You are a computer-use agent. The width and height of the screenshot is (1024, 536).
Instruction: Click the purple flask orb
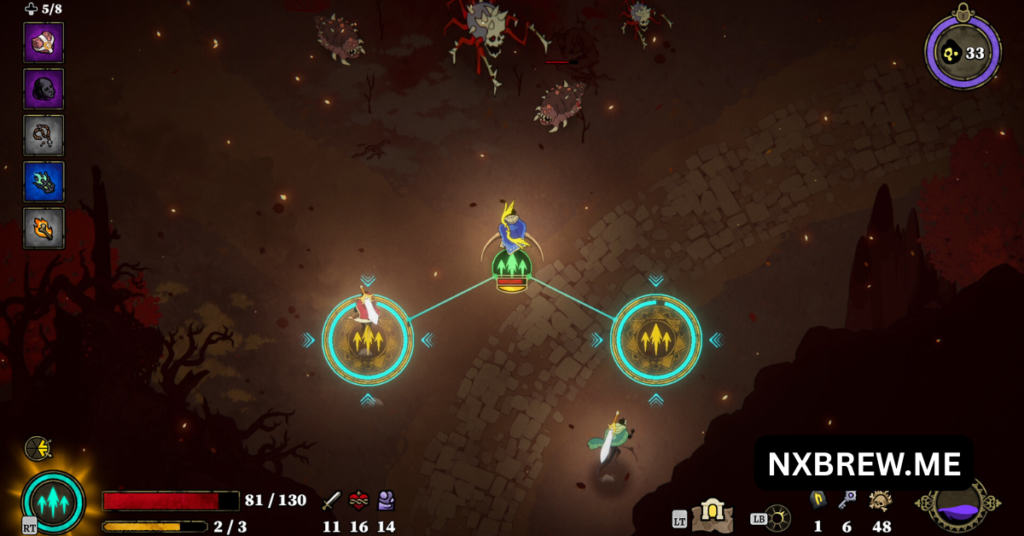point(957,504)
